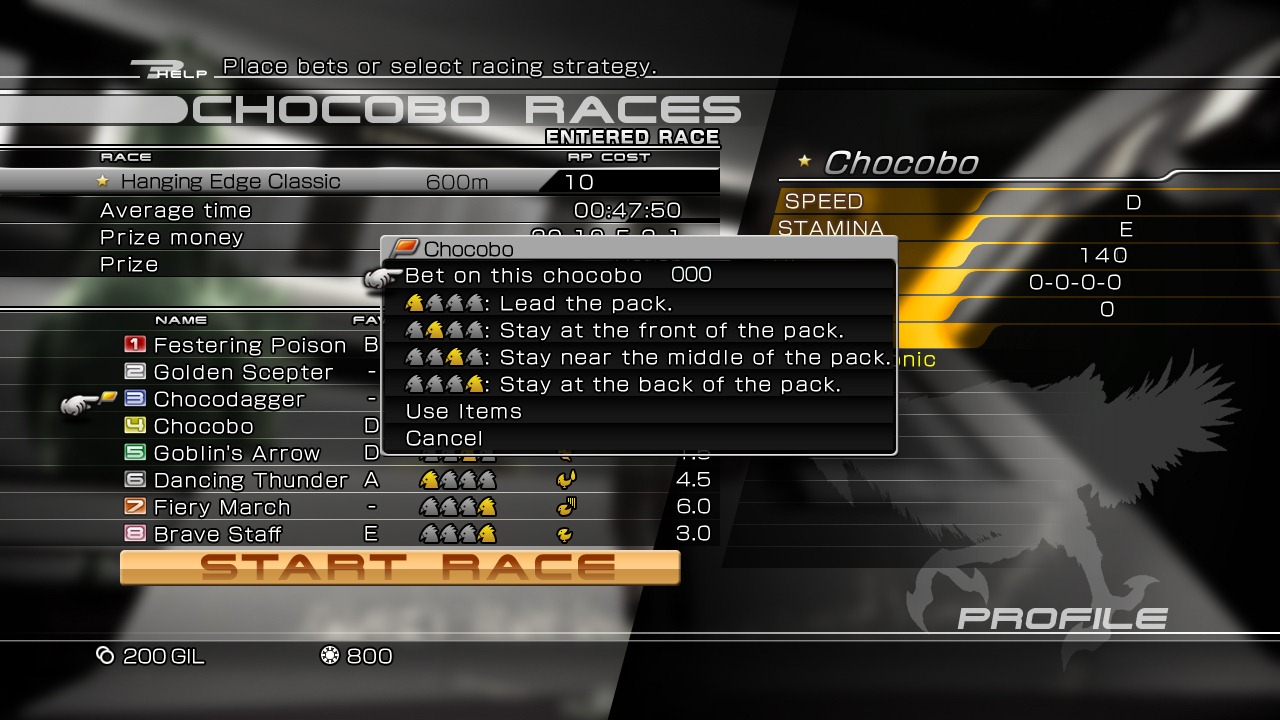Select Lead the pack strategy
The height and width of the screenshot is (720, 1280).
(584, 303)
